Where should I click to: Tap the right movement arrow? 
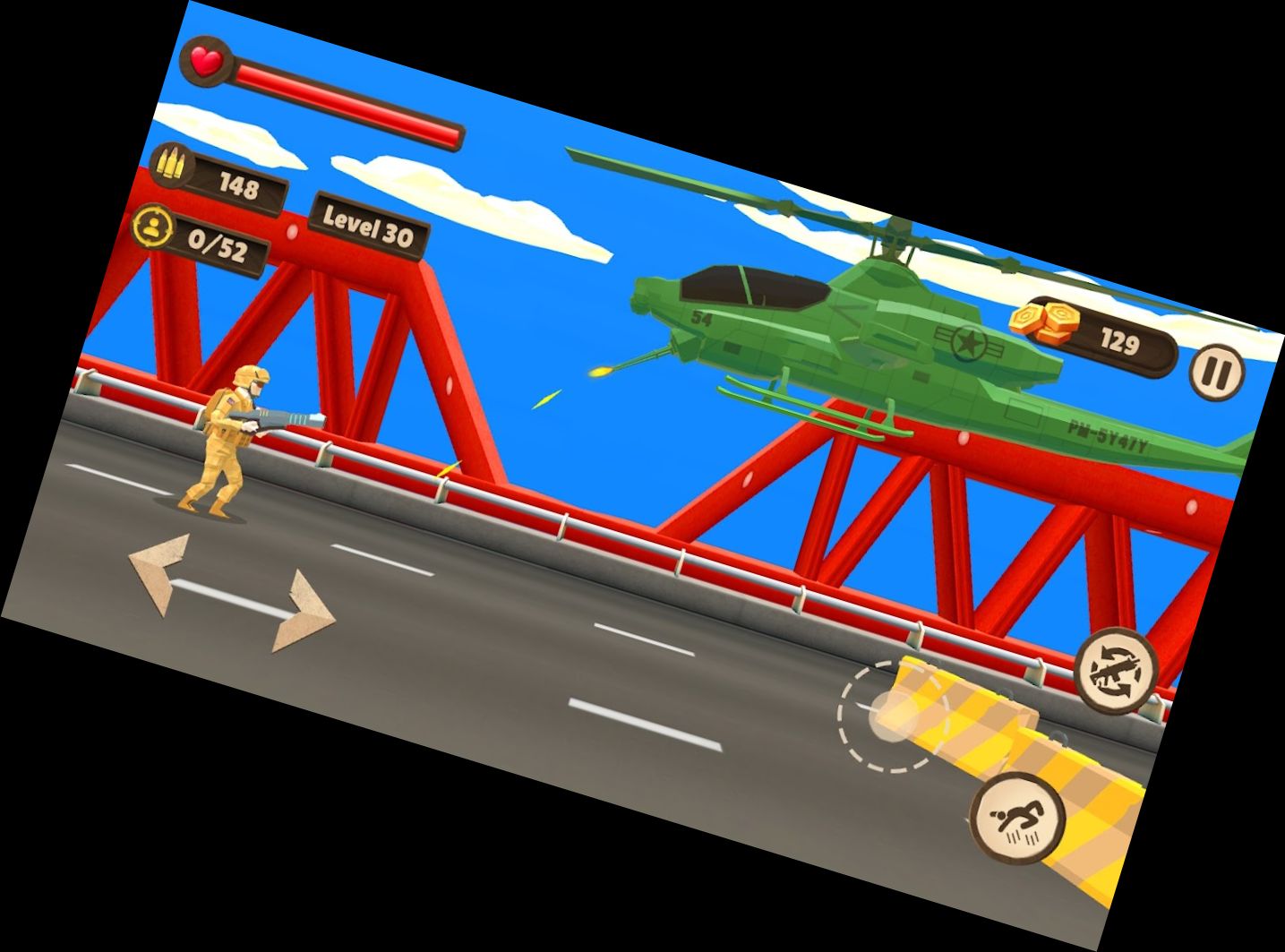coord(303,613)
